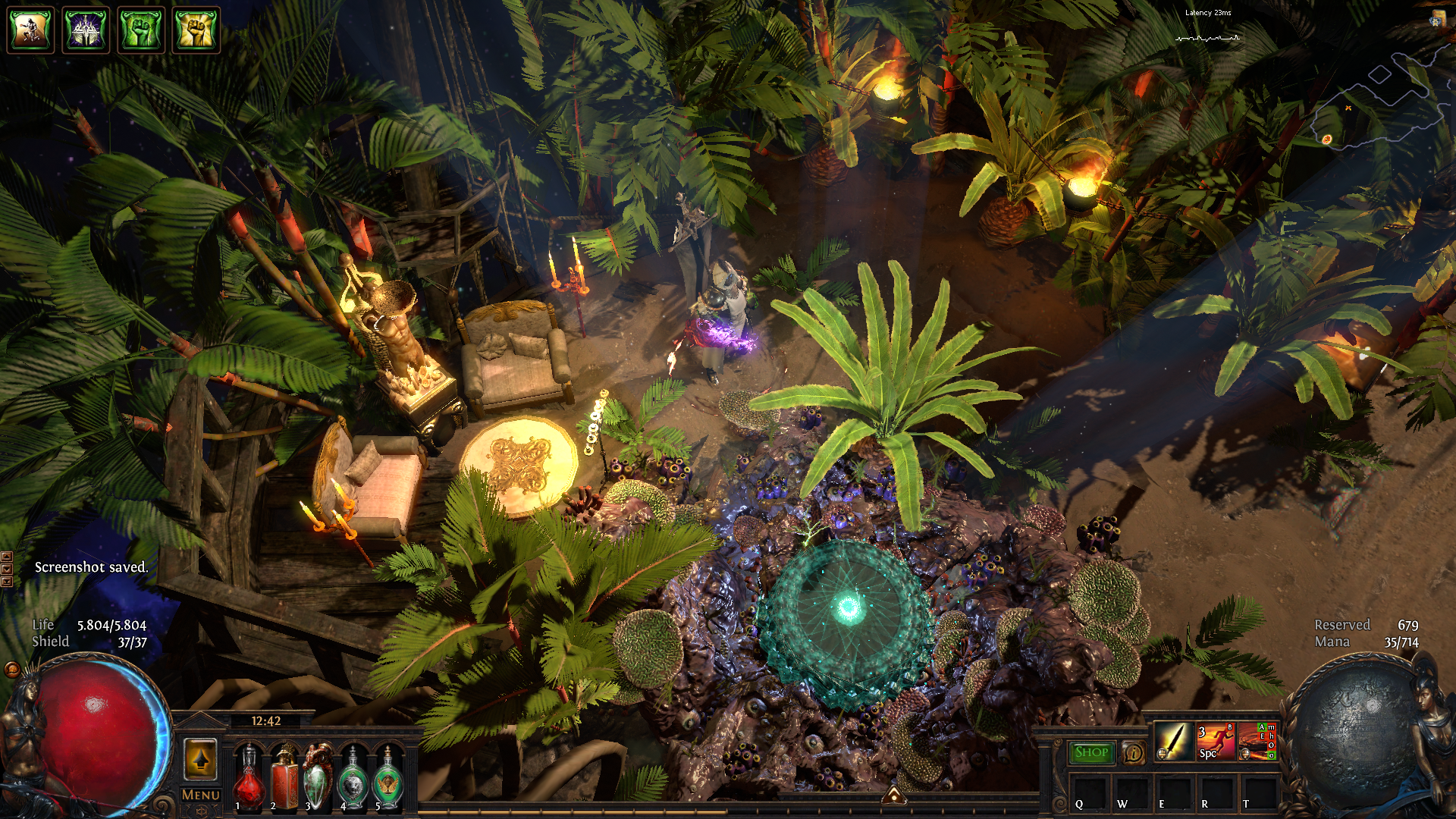
Task: Select the running figure skill bound to Spc
Action: [1215, 741]
